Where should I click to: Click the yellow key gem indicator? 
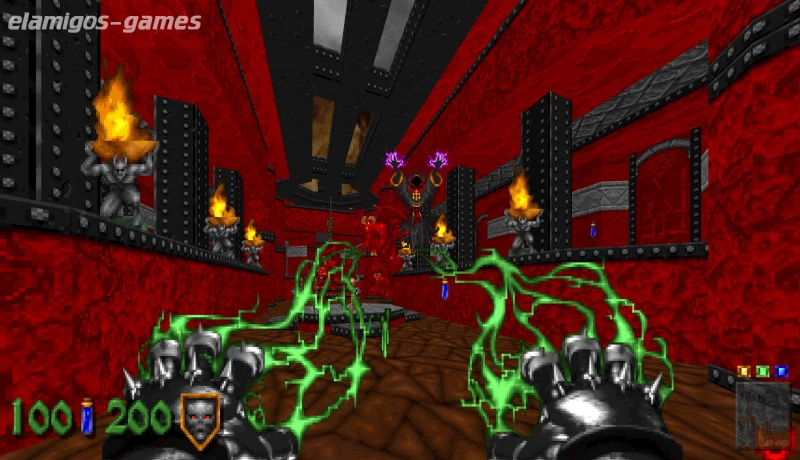pyautogui.click(x=743, y=371)
